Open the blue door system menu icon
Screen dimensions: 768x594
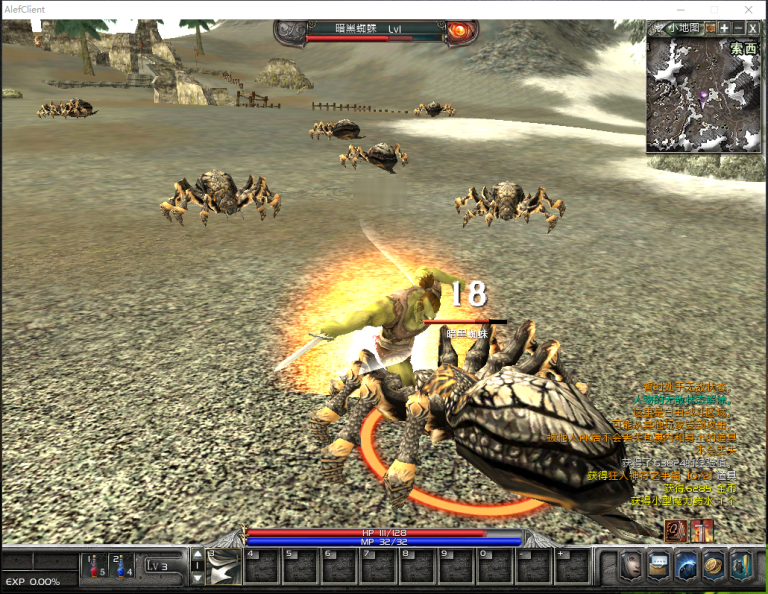coord(740,566)
